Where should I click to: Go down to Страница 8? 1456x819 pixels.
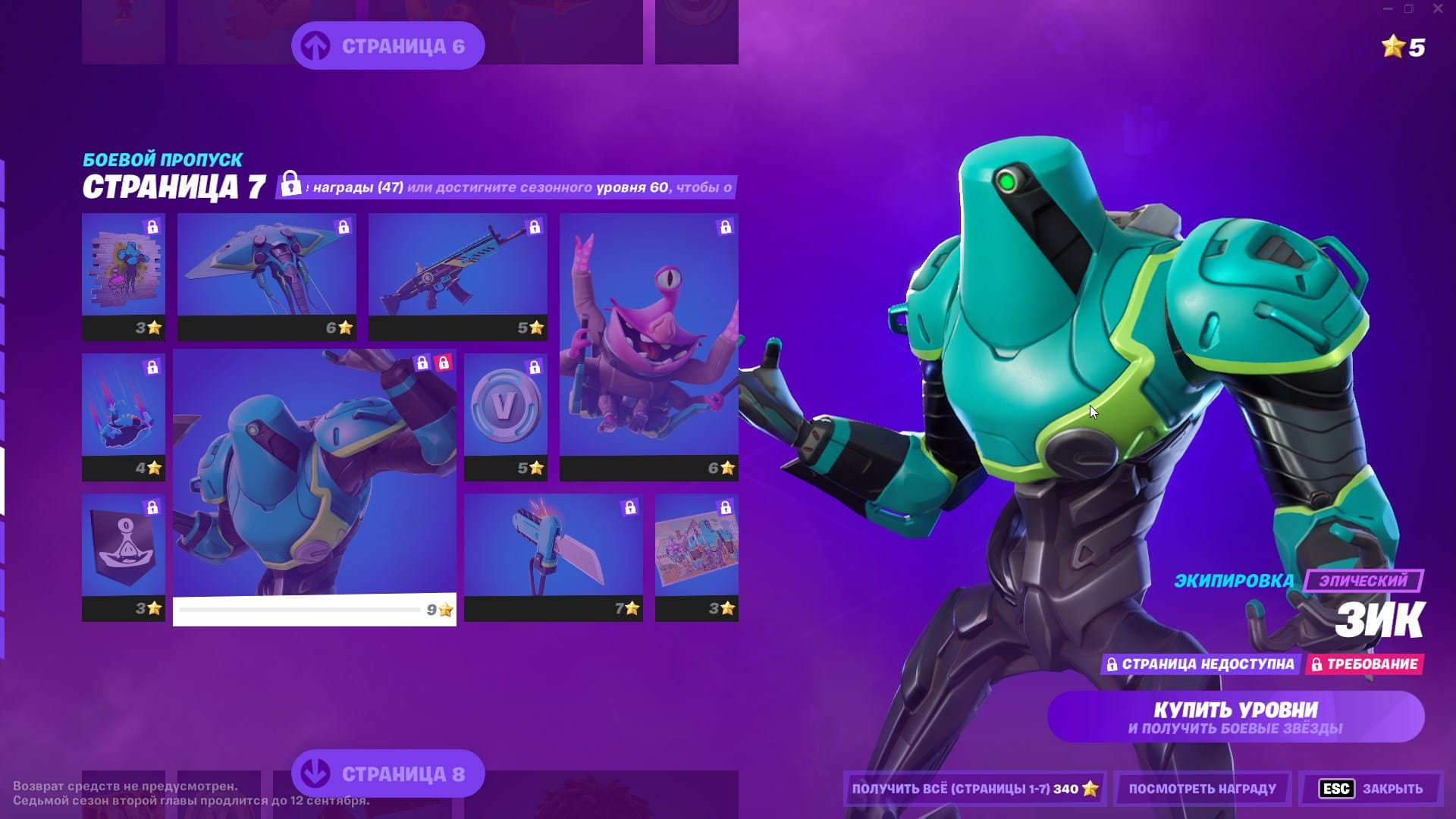388,773
